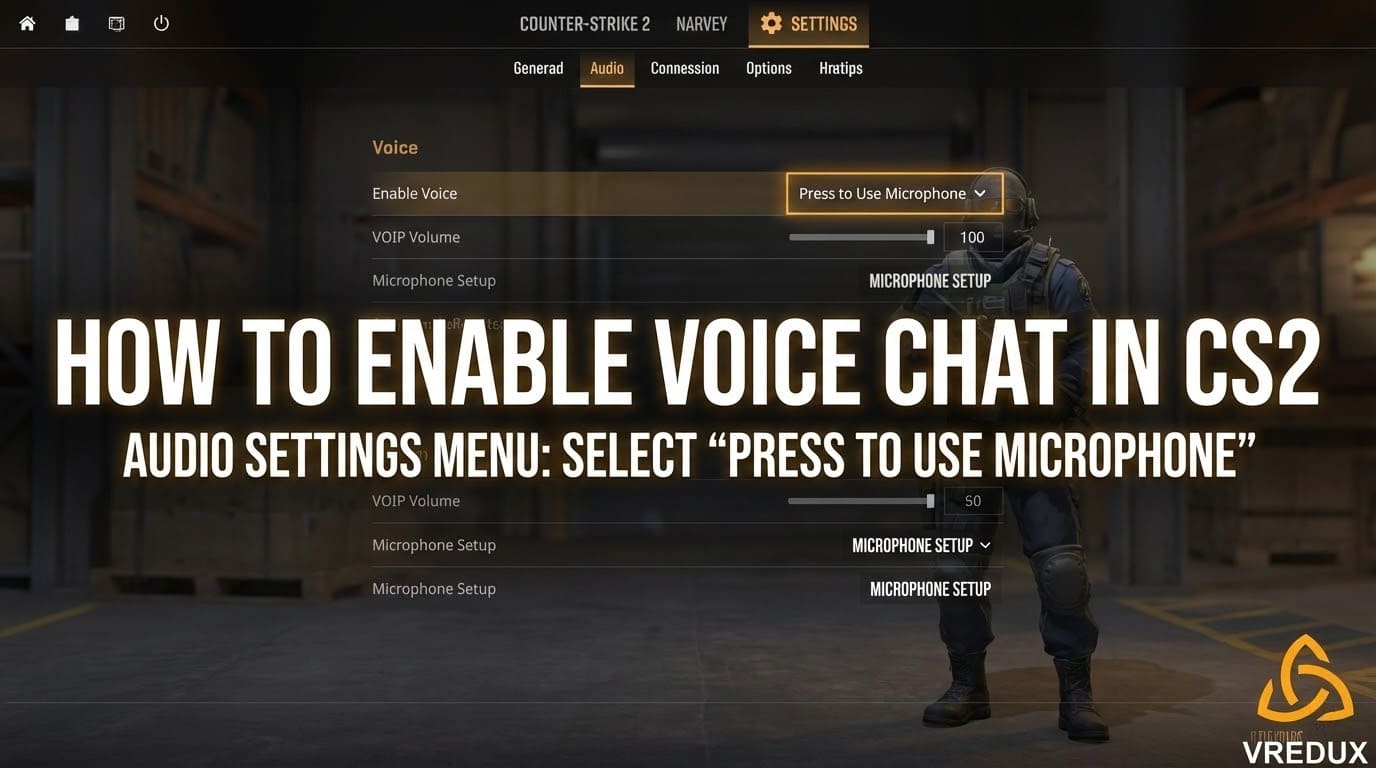Open the SETTINGS gear menu
The width and height of the screenshot is (1376, 768).
tap(808, 24)
